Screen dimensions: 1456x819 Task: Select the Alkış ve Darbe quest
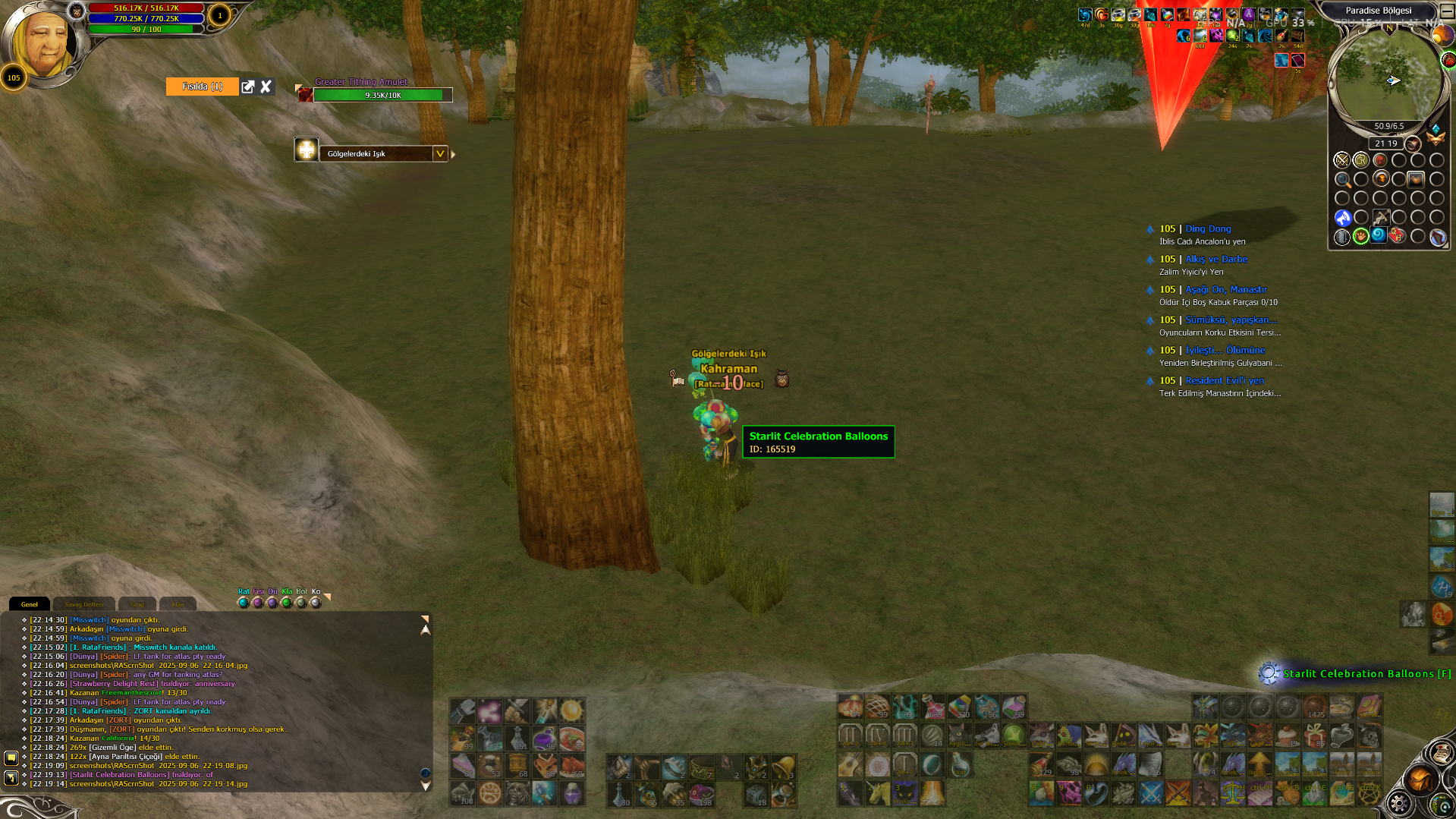[x=1215, y=259]
